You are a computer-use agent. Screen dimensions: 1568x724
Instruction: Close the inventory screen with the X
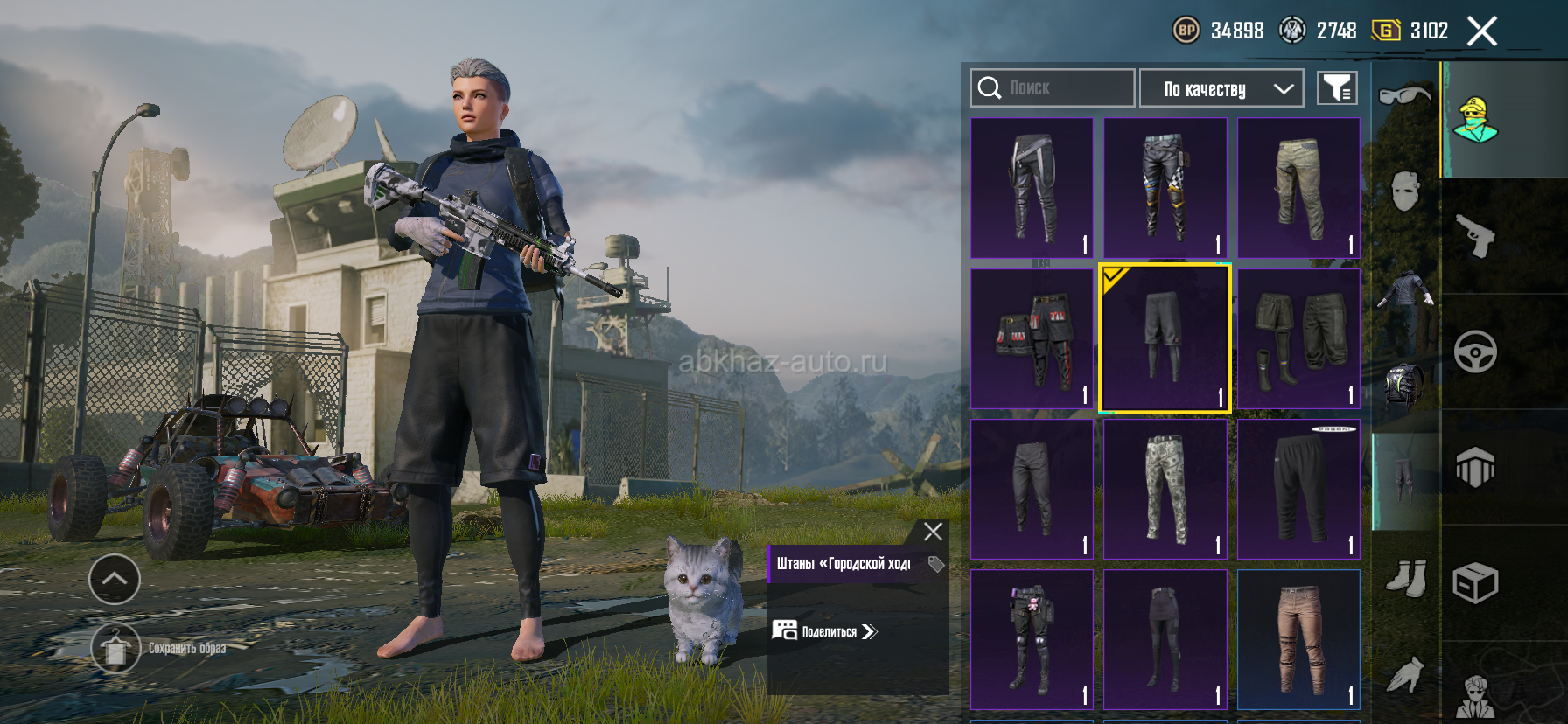pyautogui.click(x=1481, y=31)
